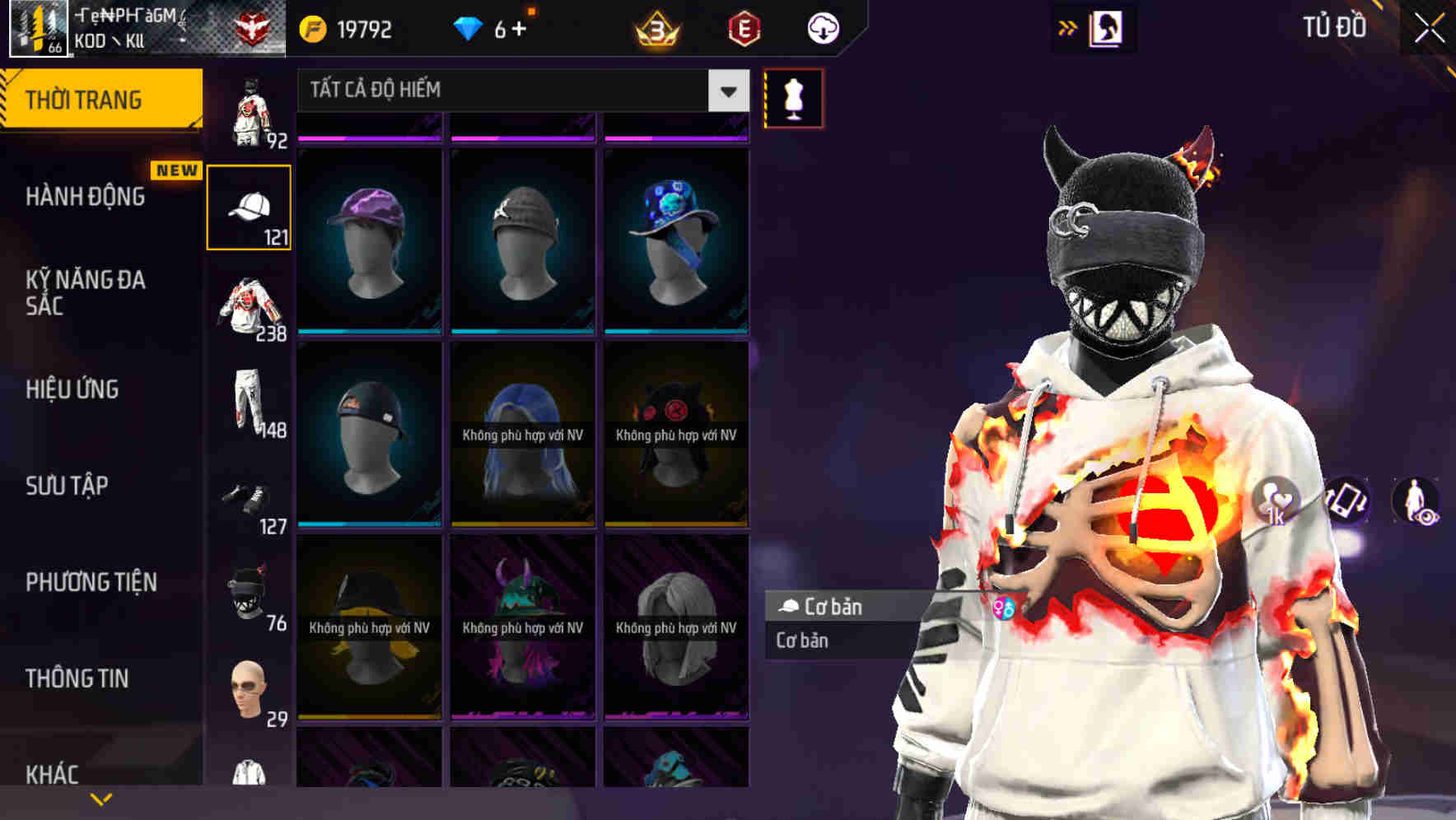
Task: Open the 'TẤT CẢ ĐỘ HIẾM' rarity dropdown
Action: pos(517,91)
